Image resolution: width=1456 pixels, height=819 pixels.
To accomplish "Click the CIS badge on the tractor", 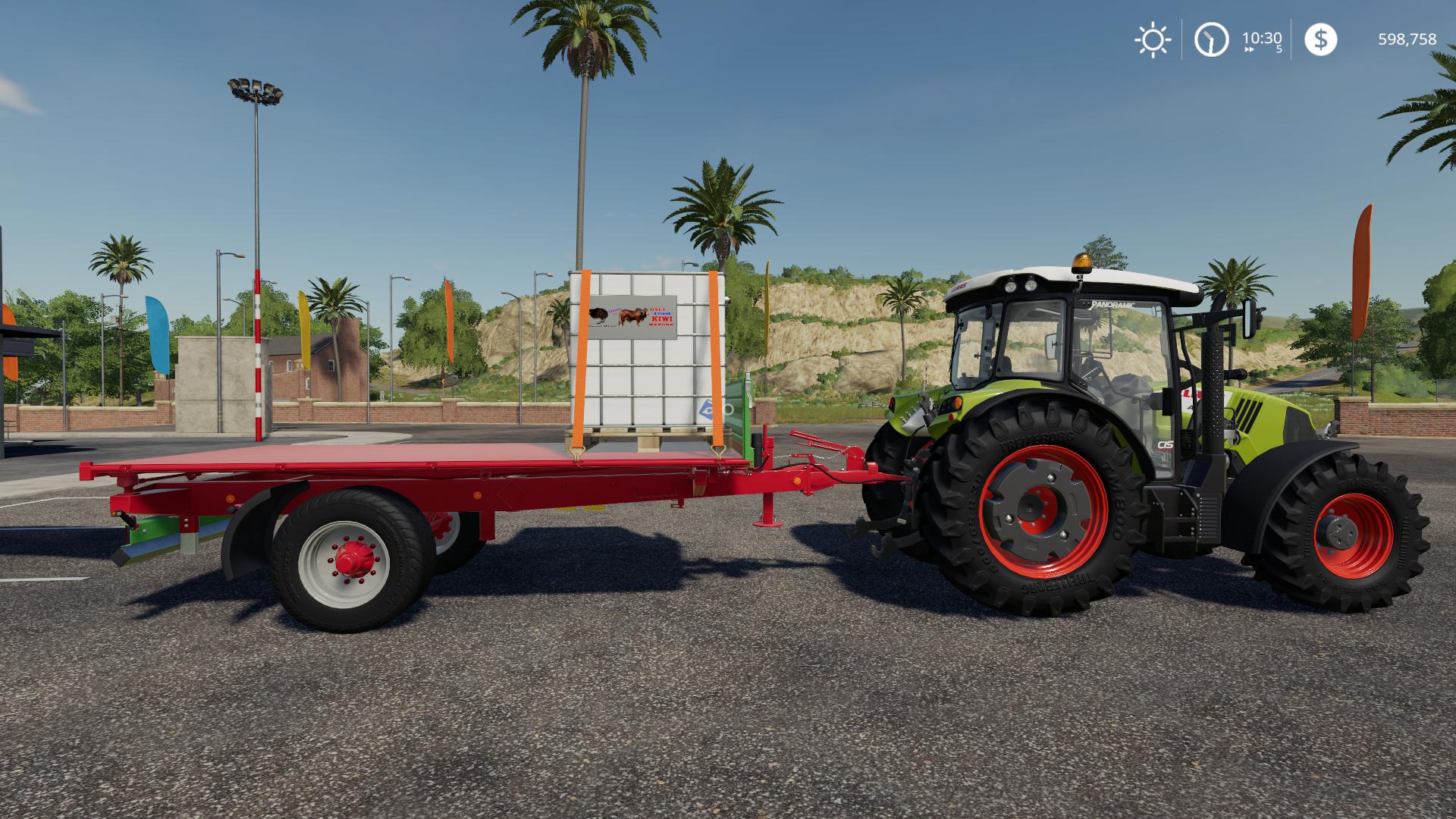I will pos(1166,445).
